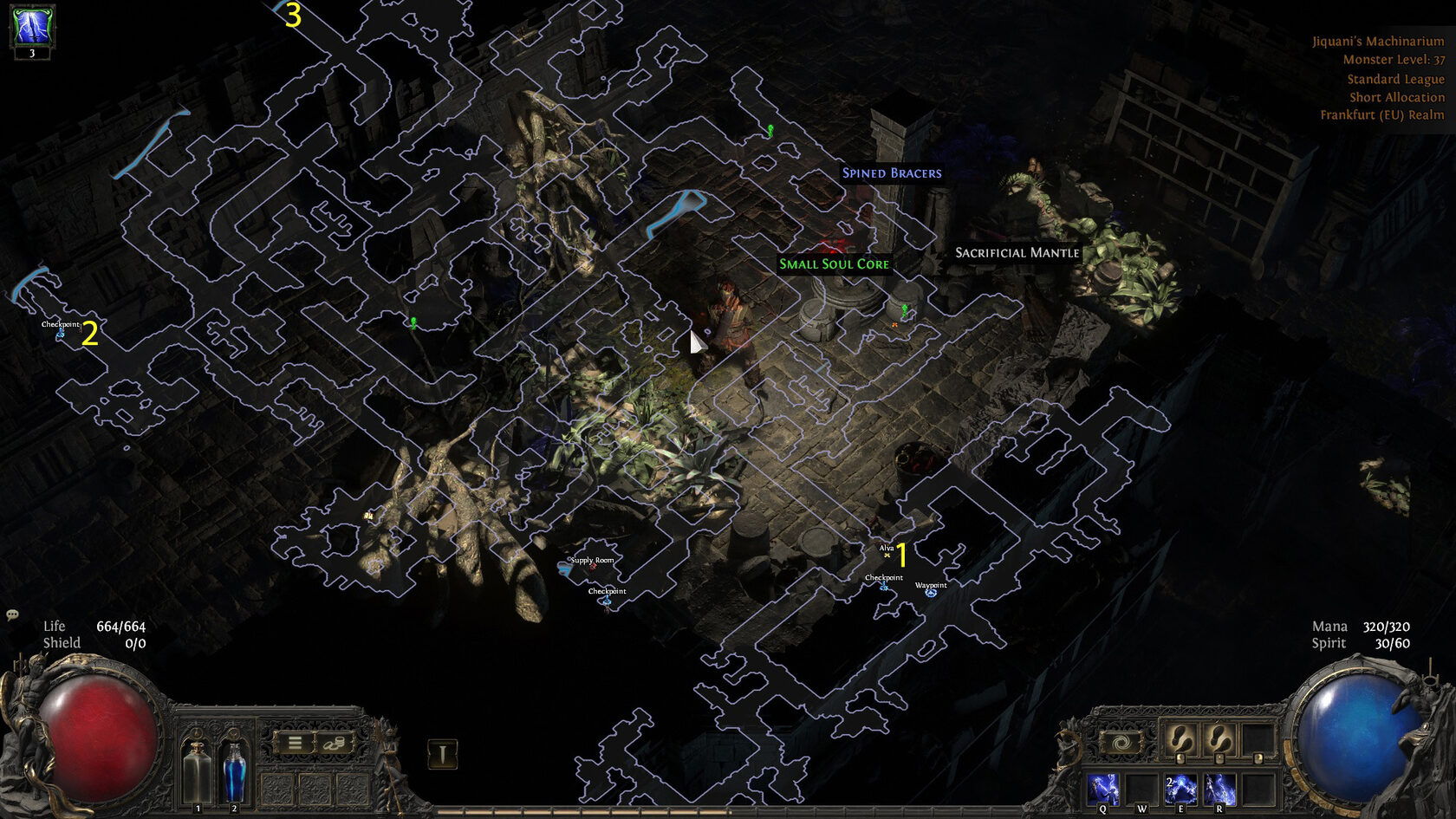Open the chat speech bubble icon

coord(12,614)
